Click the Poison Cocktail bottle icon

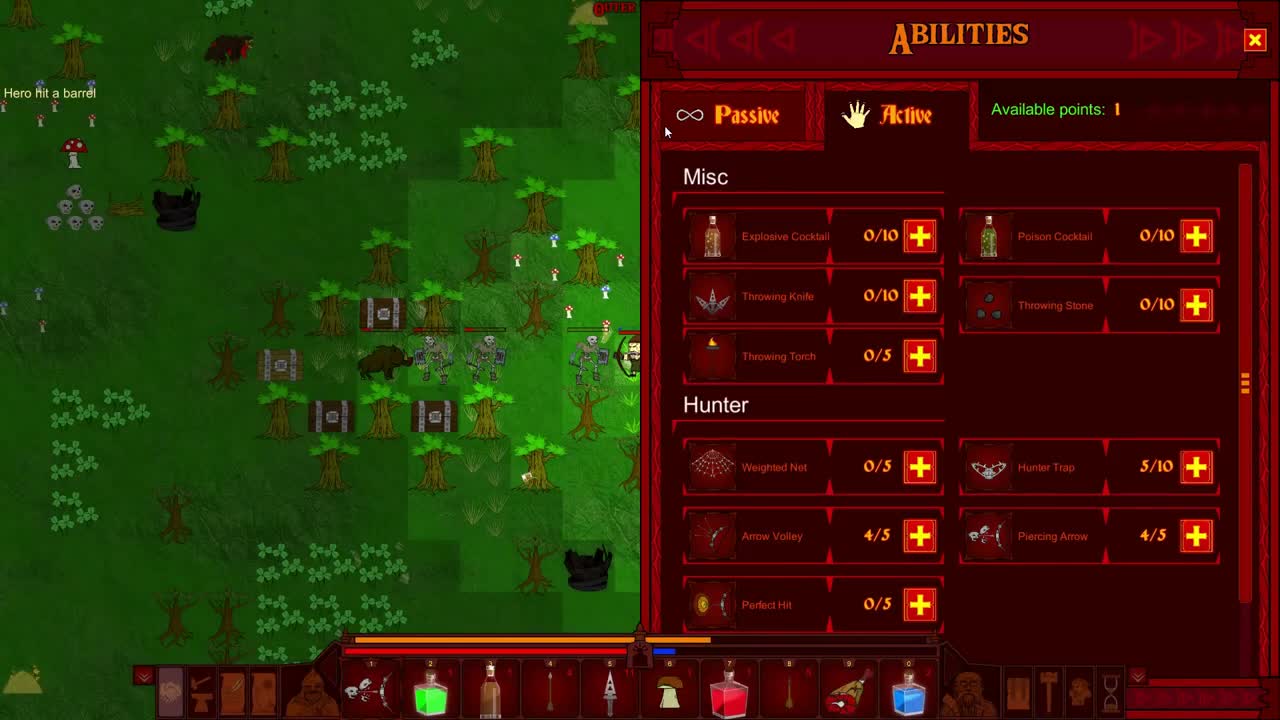[989, 236]
